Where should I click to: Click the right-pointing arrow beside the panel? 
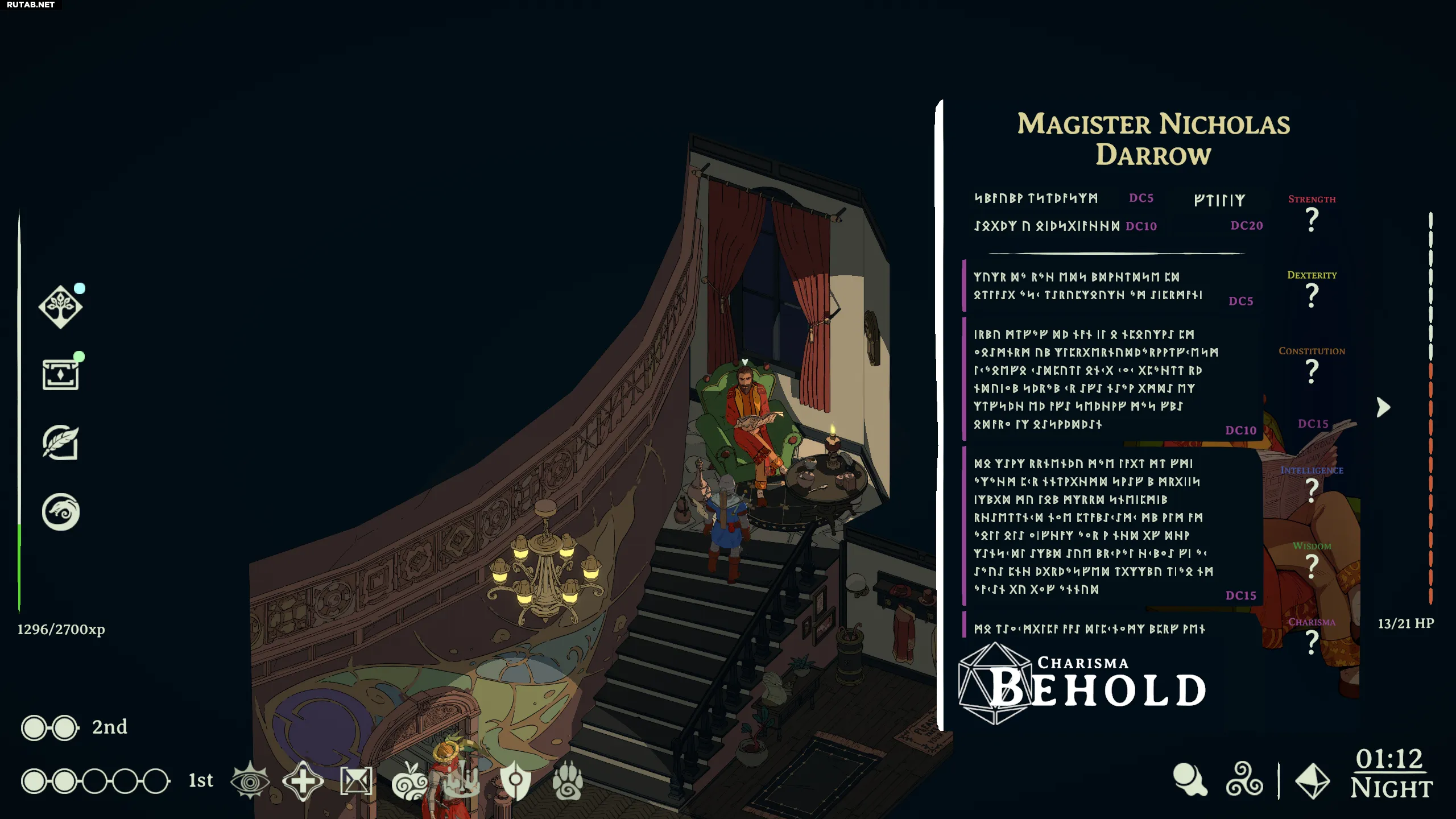tap(1383, 407)
